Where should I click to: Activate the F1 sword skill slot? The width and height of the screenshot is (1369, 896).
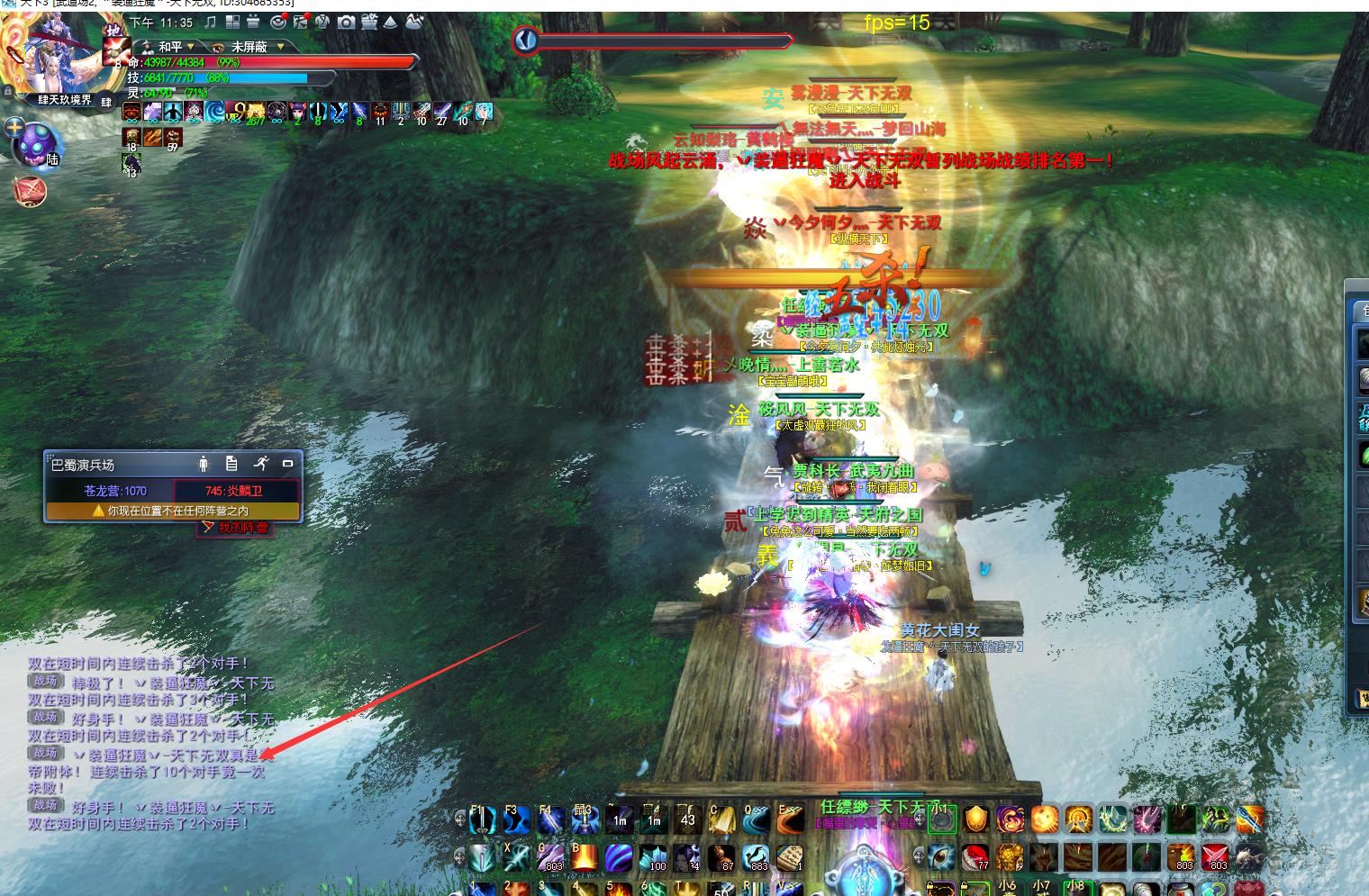pos(482,819)
